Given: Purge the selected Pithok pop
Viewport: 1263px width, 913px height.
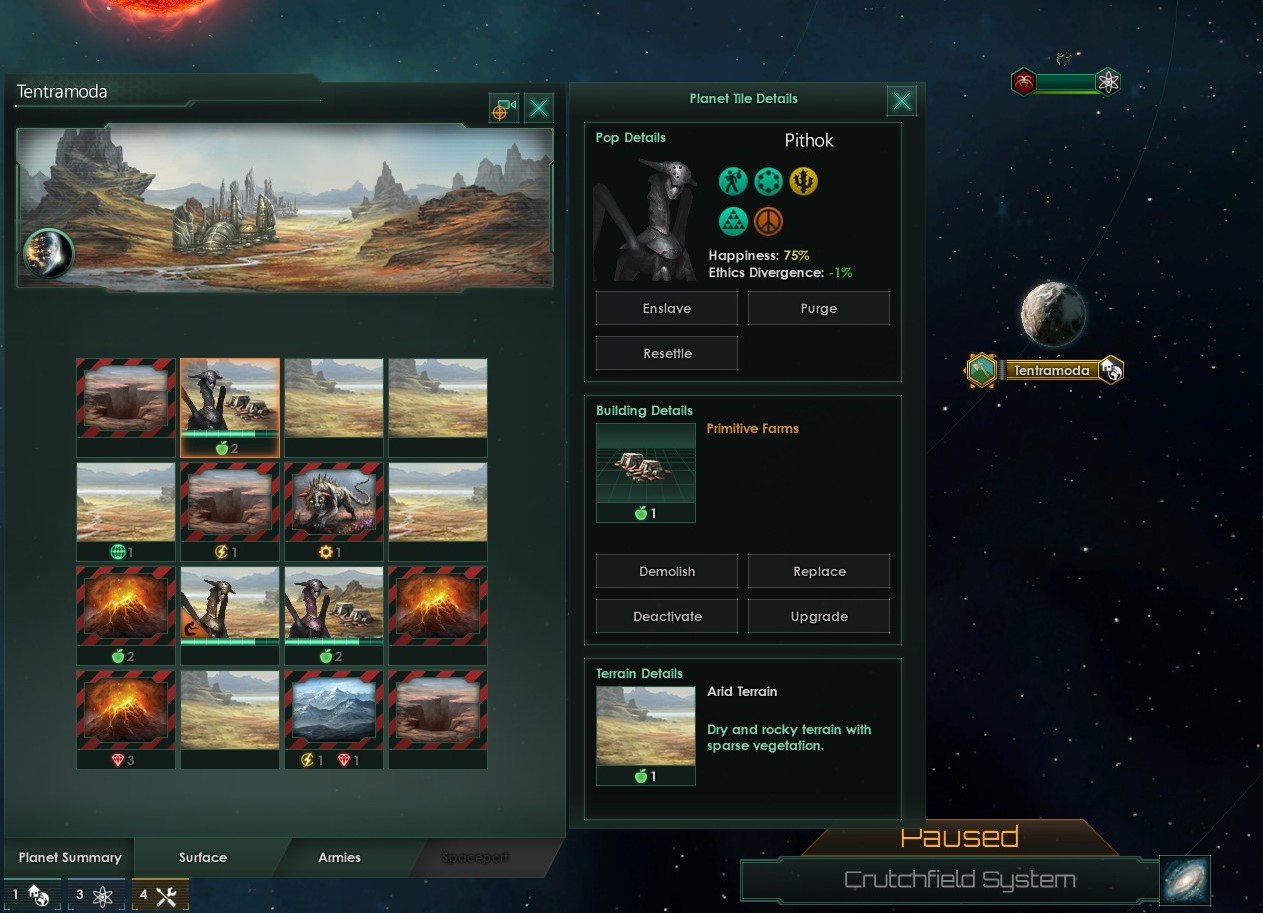Looking at the screenshot, I should [818, 308].
